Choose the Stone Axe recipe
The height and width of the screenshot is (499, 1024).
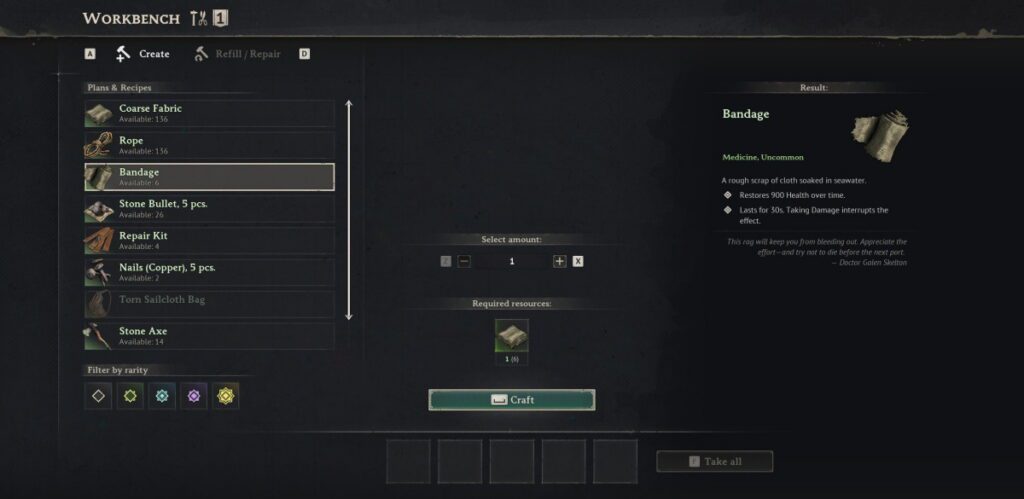coord(209,336)
